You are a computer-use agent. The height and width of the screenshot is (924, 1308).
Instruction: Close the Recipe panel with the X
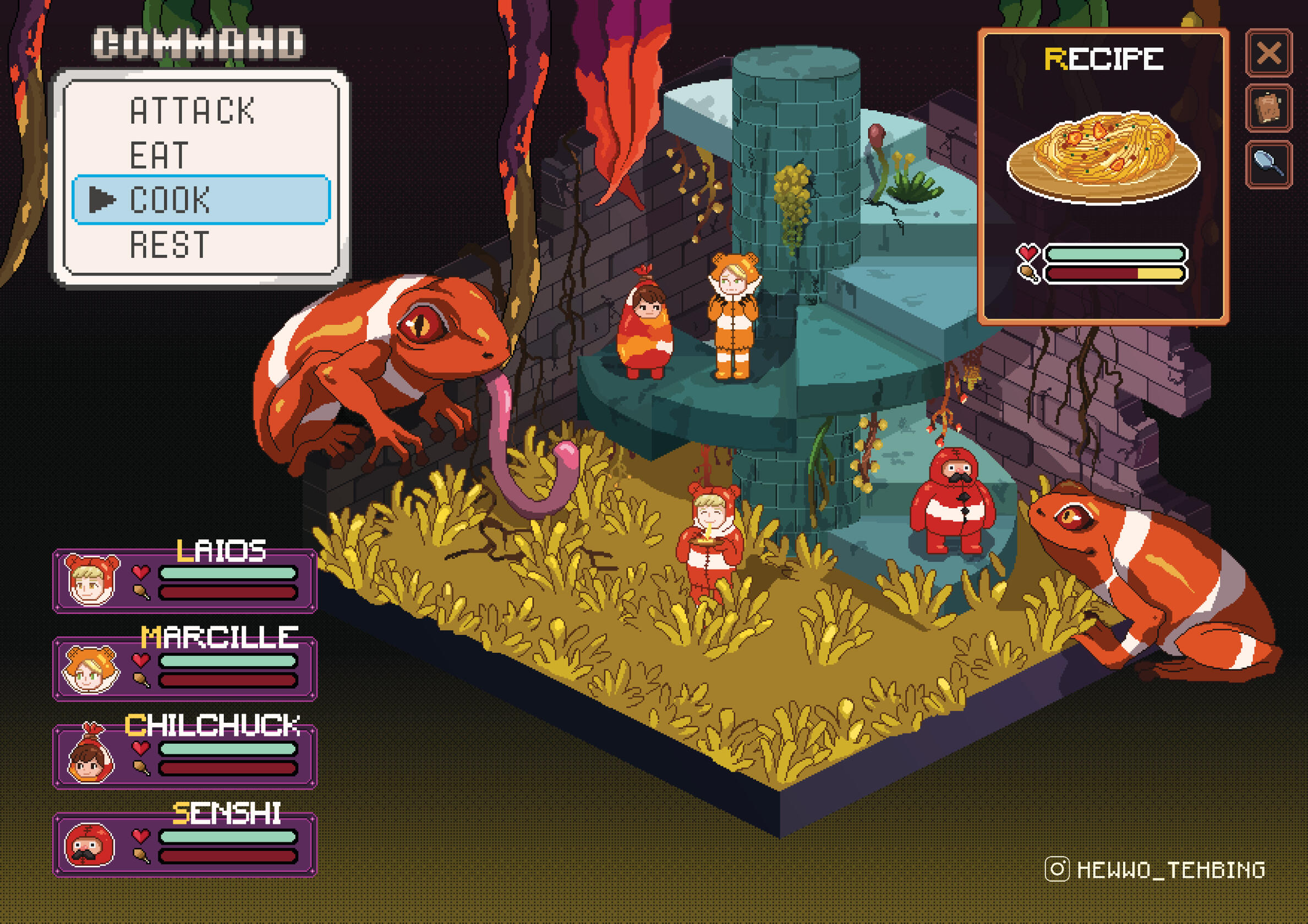pos(1269,53)
